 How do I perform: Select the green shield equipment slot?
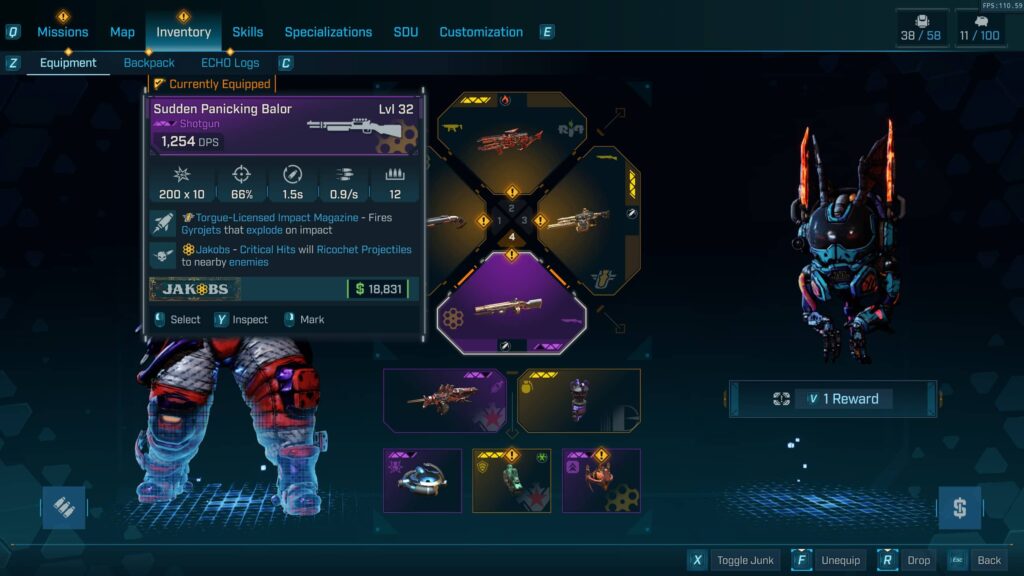pyautogui.click(x=511, y=480)
